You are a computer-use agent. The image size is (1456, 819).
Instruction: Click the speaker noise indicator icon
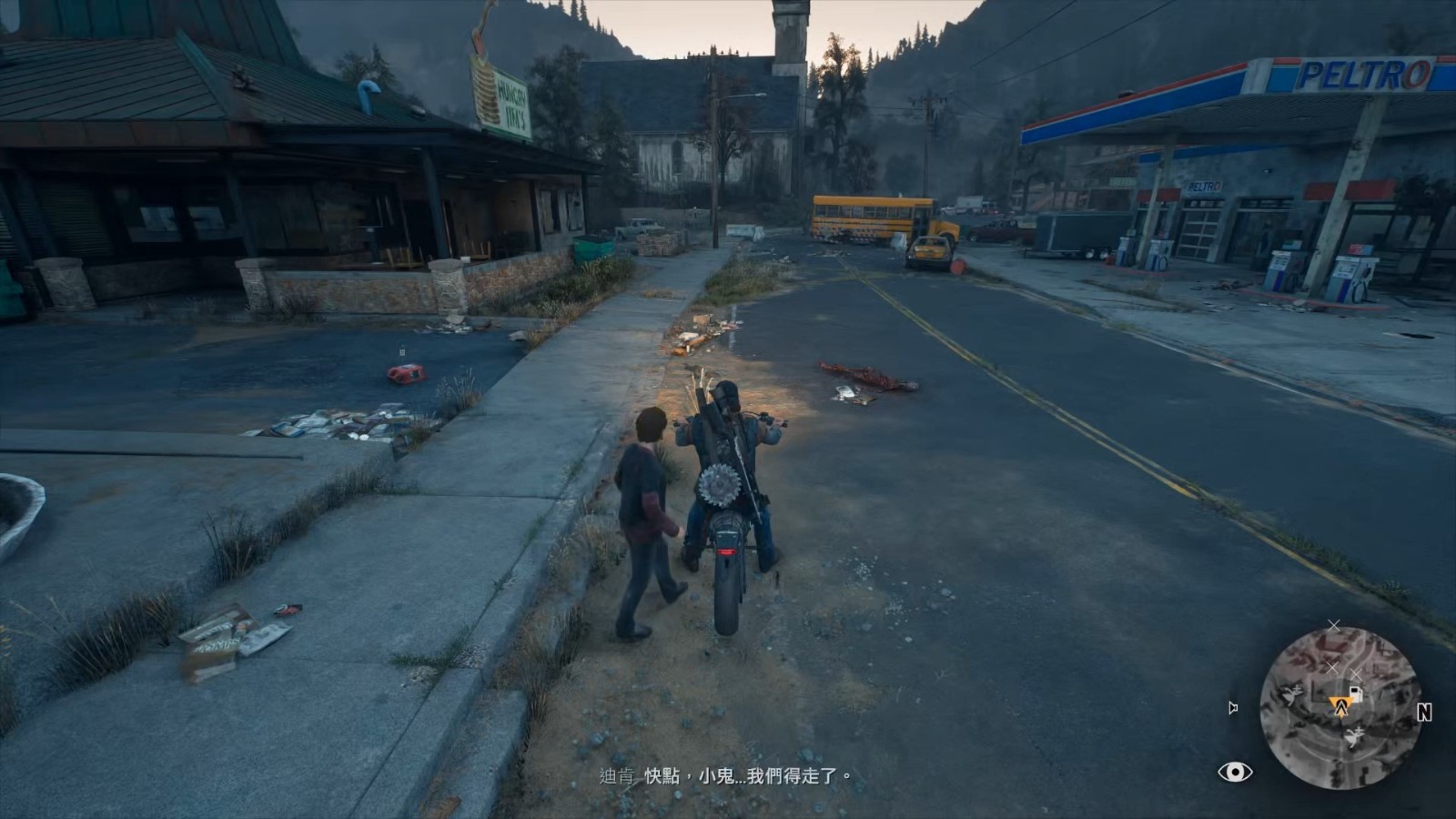pos(1233,708)
